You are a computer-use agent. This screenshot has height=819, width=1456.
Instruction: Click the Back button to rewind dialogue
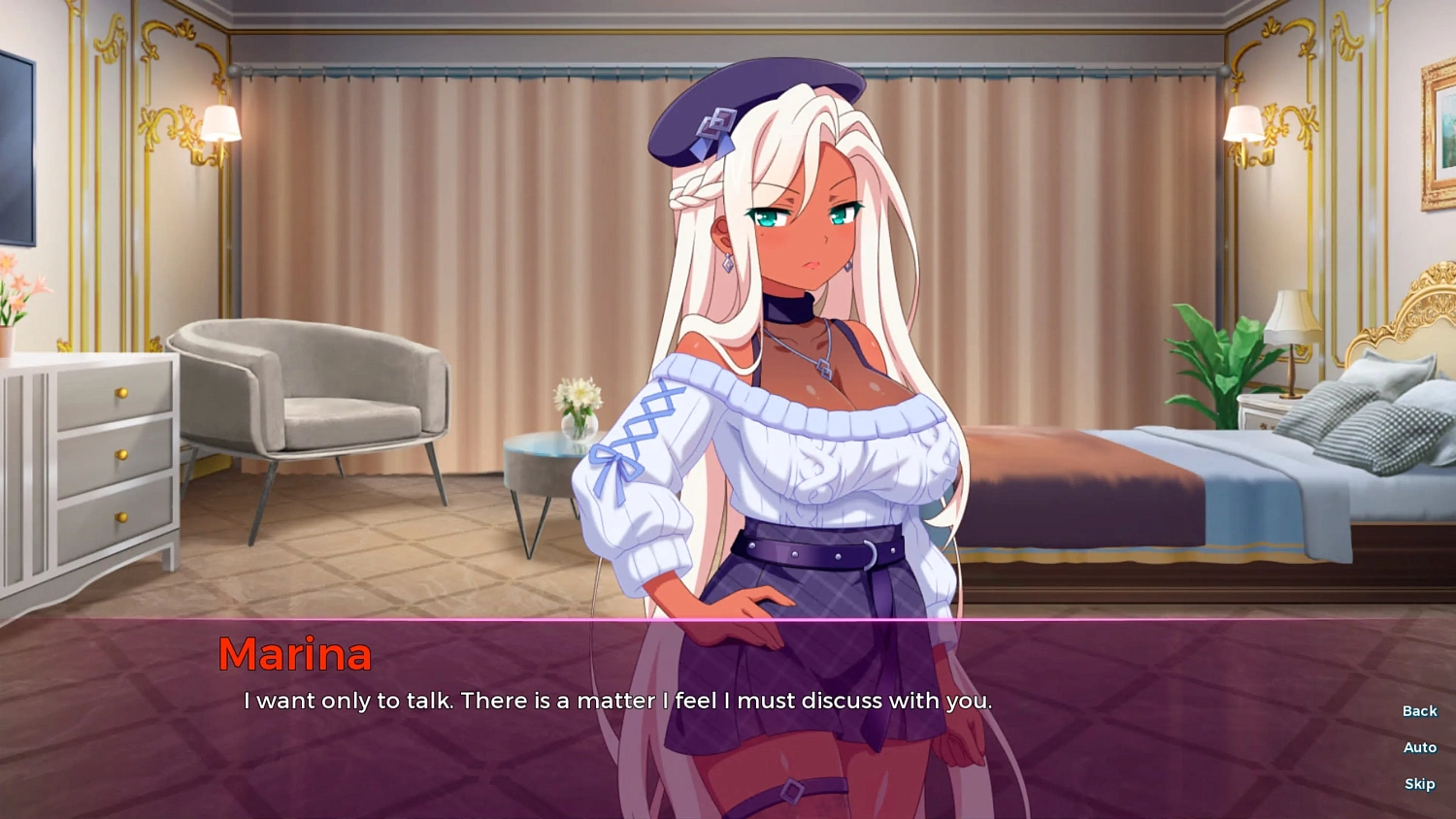(x=1418, y=710)
